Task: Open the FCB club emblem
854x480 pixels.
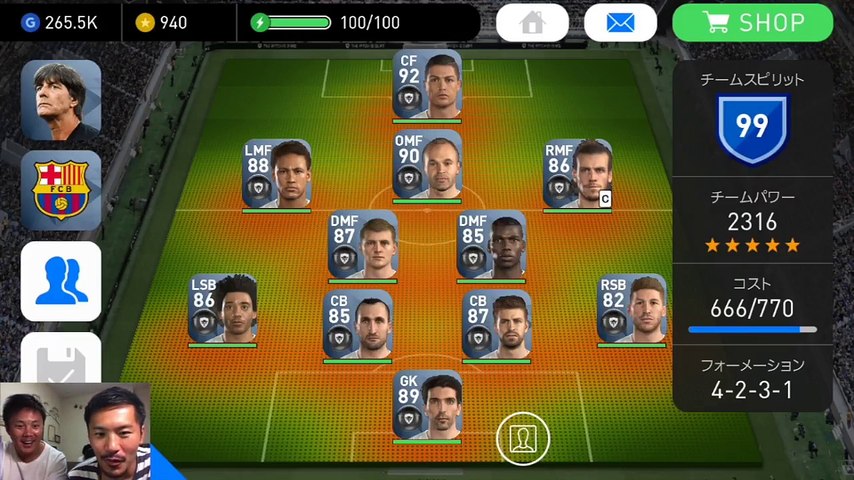Action: coord(61,190)
